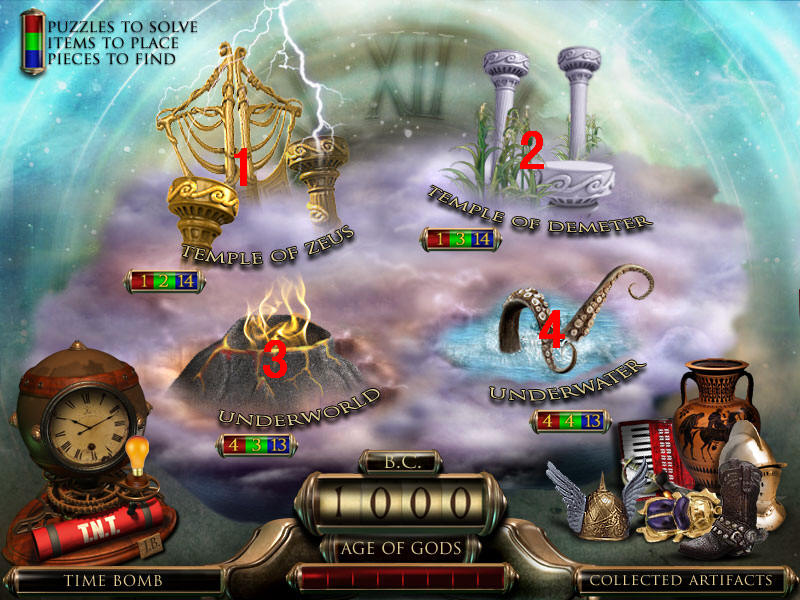Open the Time Bomb panel

coord(113,580)
